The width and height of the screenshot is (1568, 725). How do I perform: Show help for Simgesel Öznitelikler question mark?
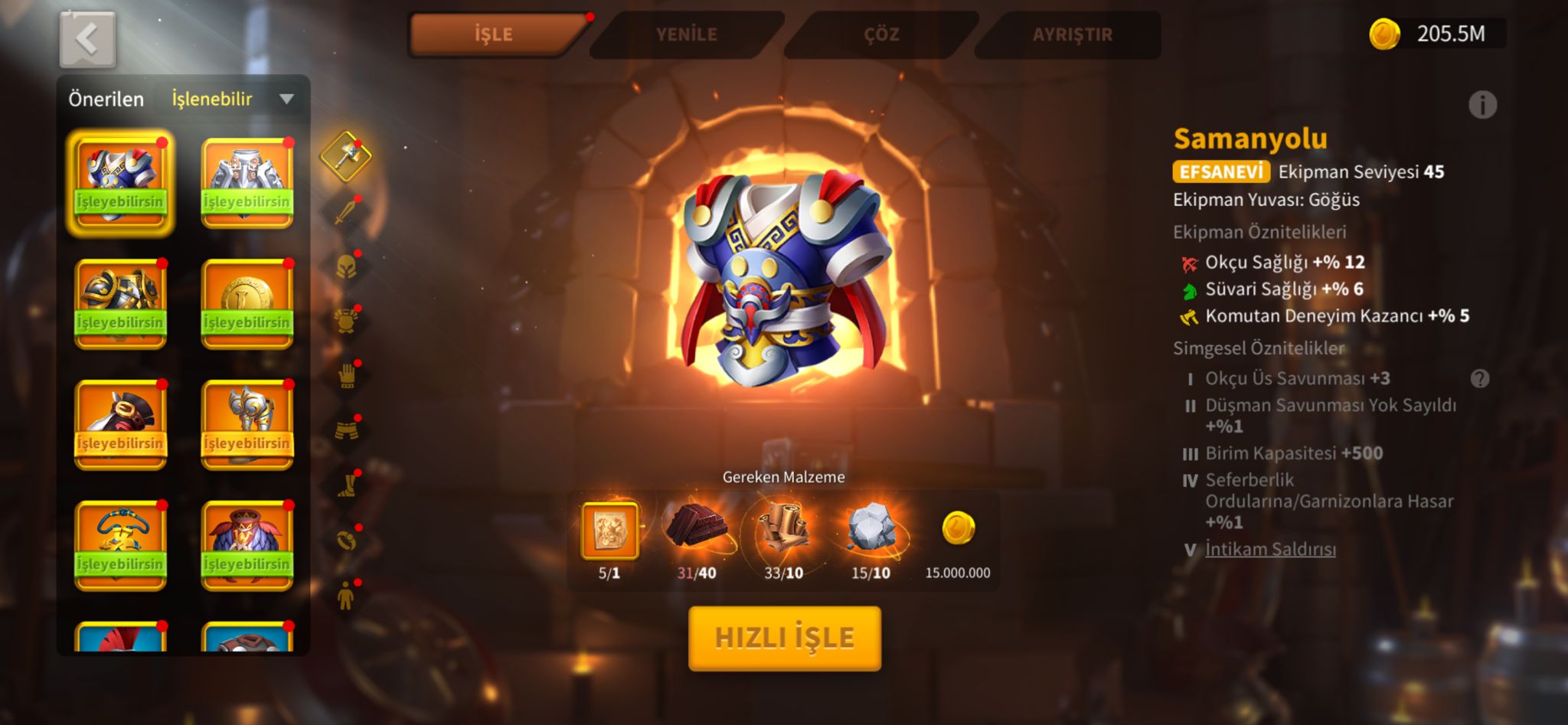click(1480, 379)
